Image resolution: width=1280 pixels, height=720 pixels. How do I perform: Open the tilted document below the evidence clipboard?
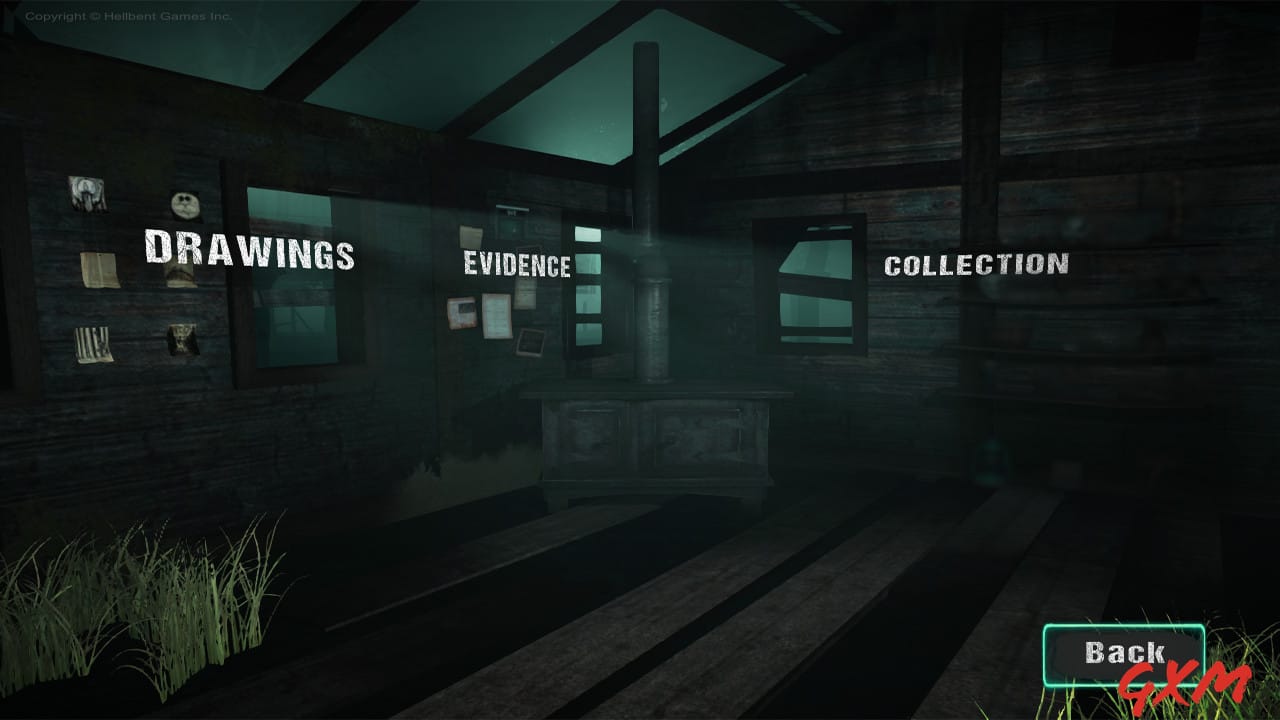pyautogui.click(x=530, y=343)
